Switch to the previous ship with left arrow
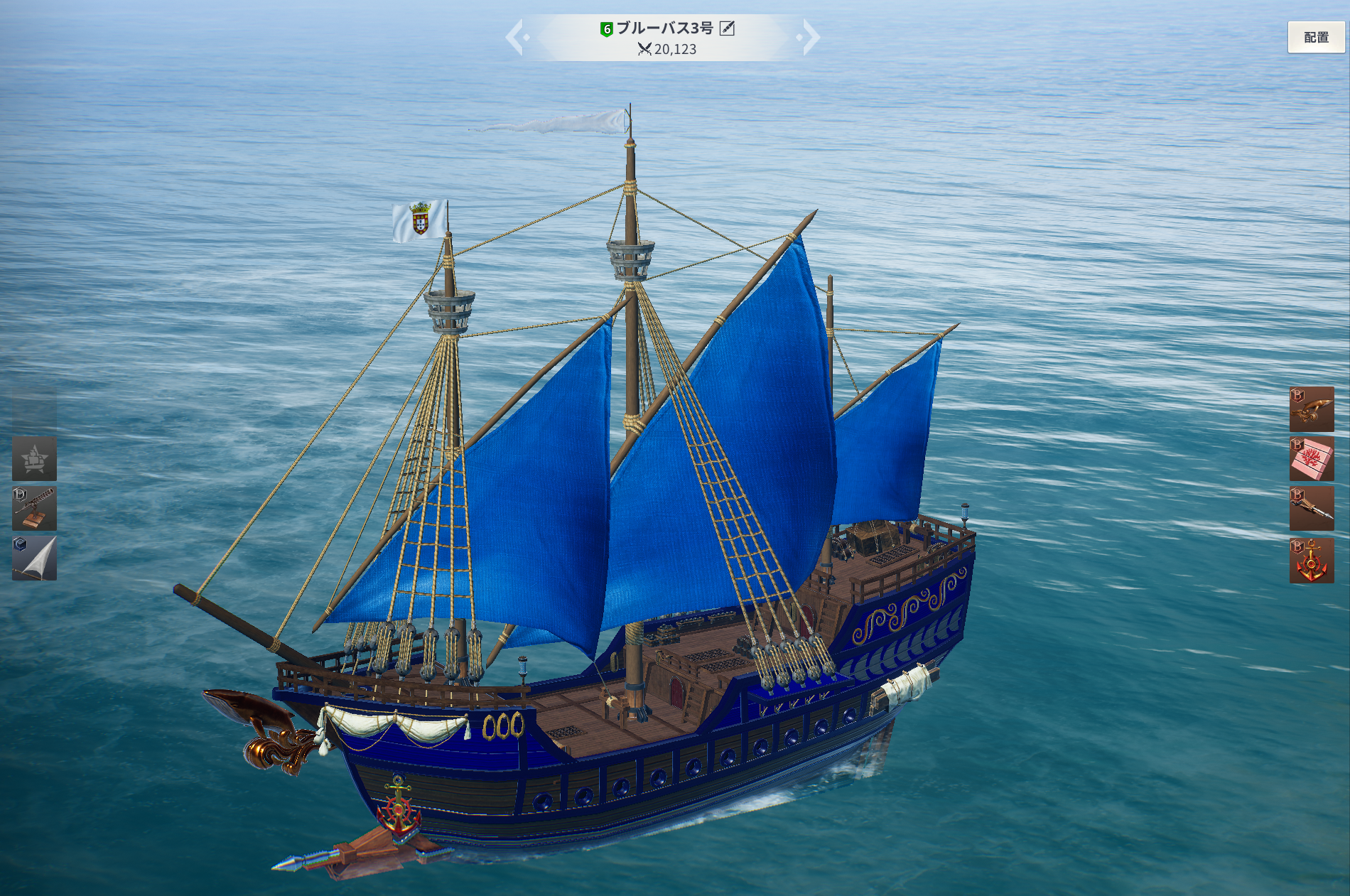1350x896 pixels. pyautogui.click(x=515, y=38)
